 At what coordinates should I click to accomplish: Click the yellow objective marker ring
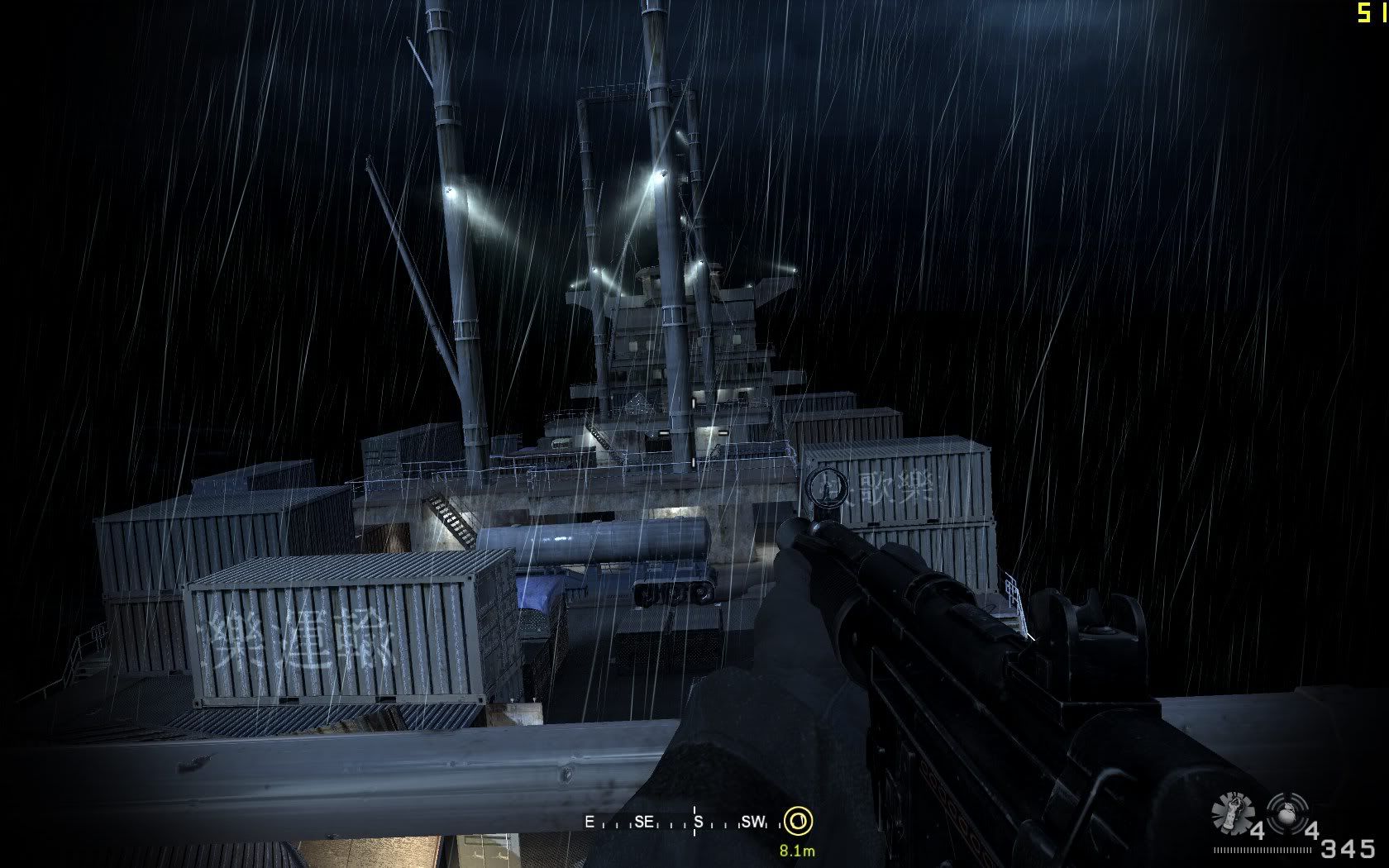pos(798,821)
